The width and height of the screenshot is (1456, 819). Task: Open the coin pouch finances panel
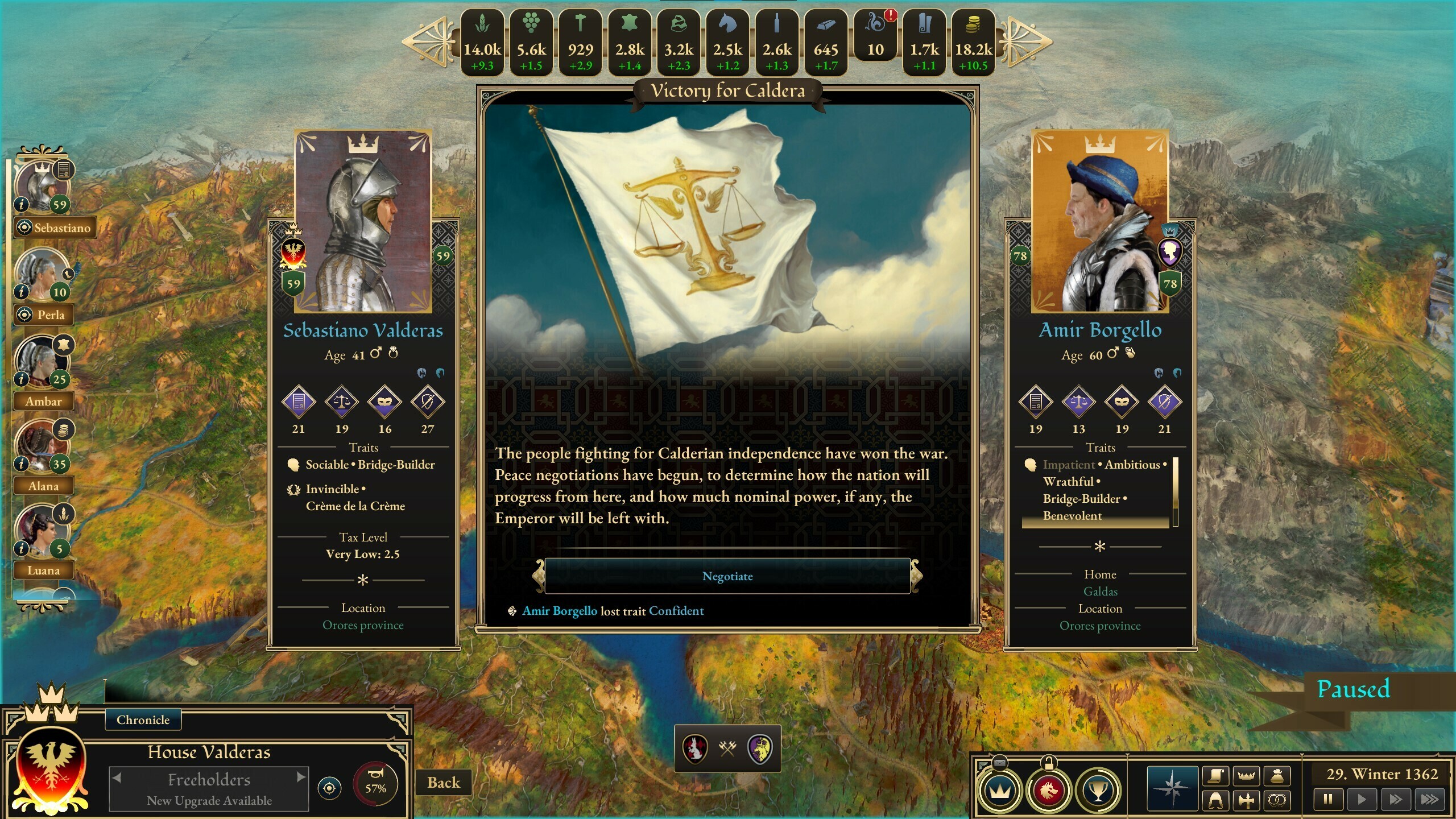pos(1277,776)
